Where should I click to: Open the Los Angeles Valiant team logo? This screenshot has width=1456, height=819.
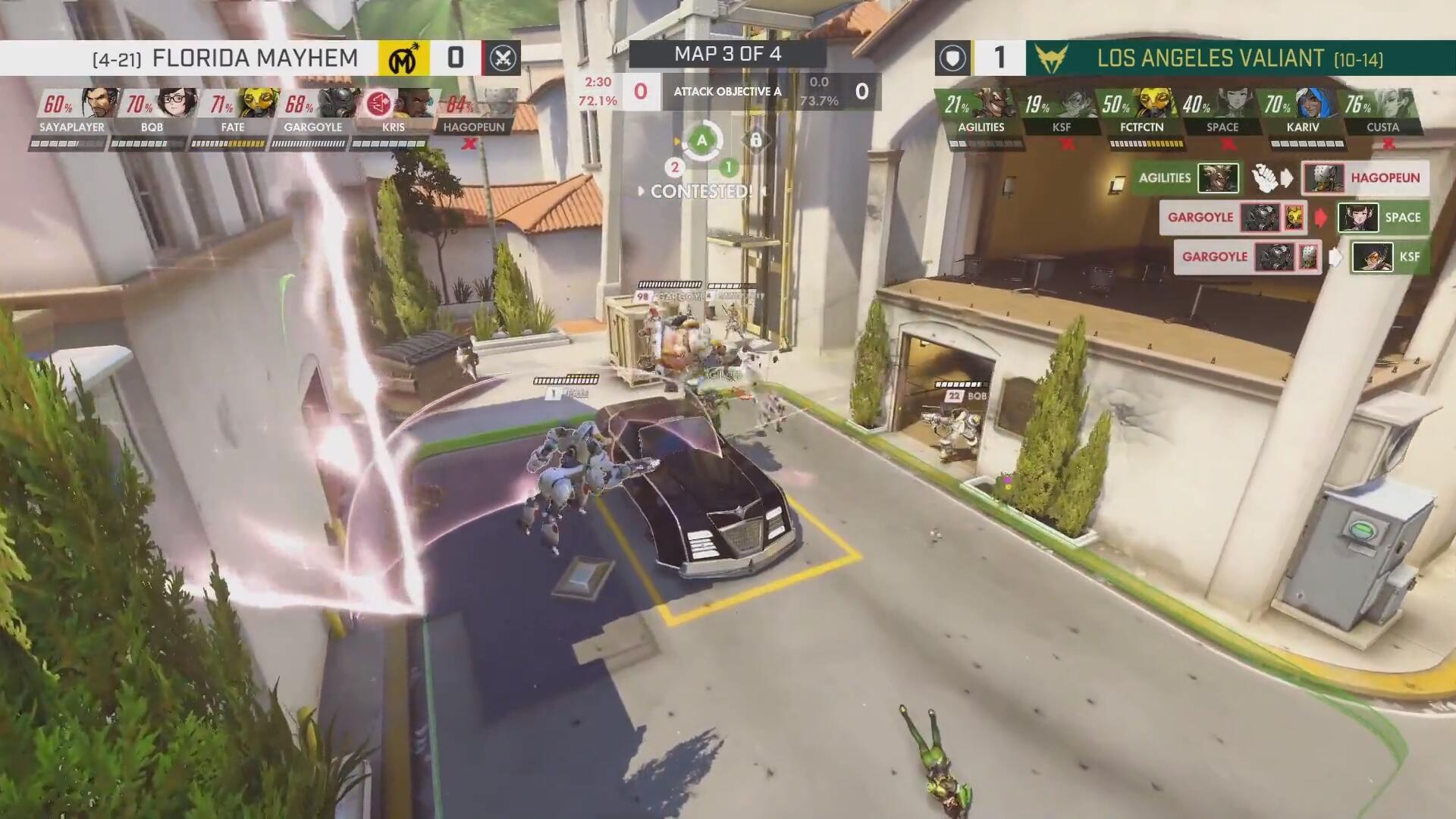1051,58
